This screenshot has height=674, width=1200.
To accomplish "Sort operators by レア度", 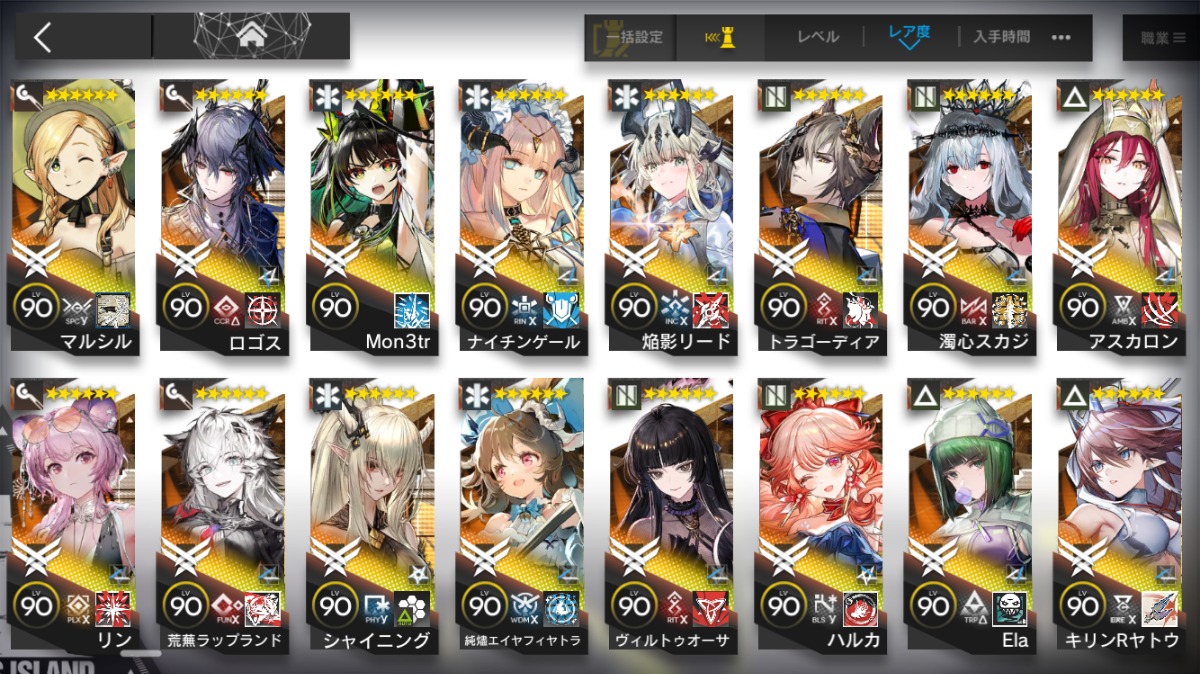I will (x=908, y=37).
